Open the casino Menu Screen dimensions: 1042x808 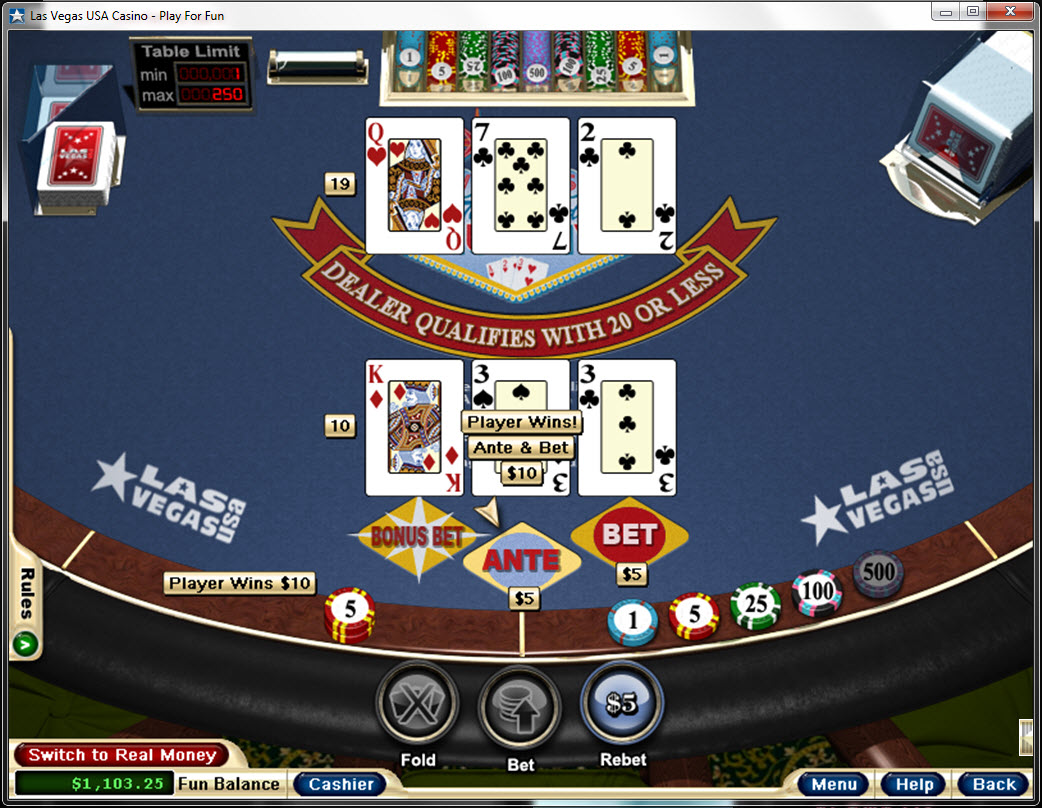click(x=834, y=784)
